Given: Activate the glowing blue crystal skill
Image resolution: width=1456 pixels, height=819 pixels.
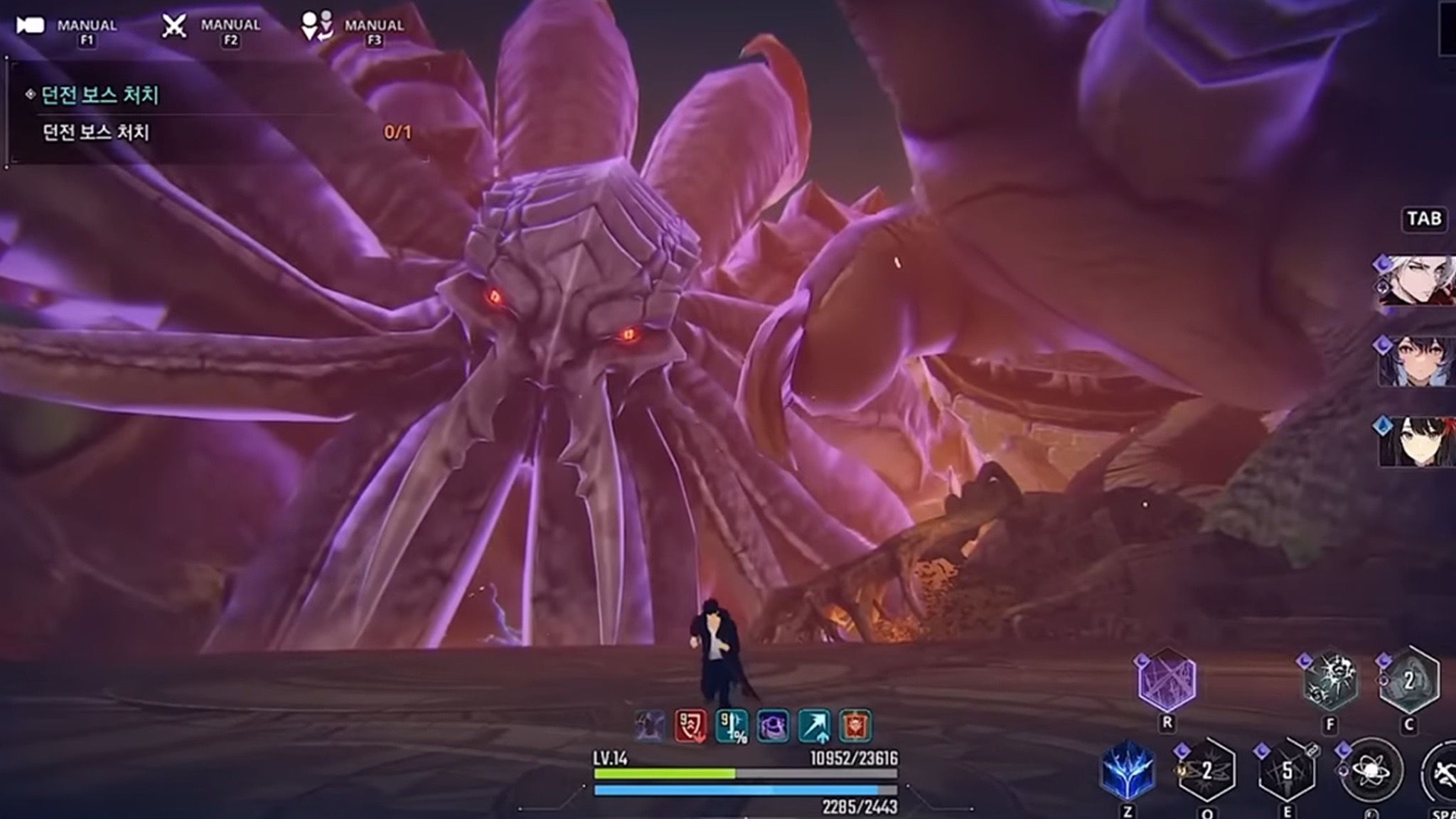Looking at the screenshot, I should (x=1127, y=770).
